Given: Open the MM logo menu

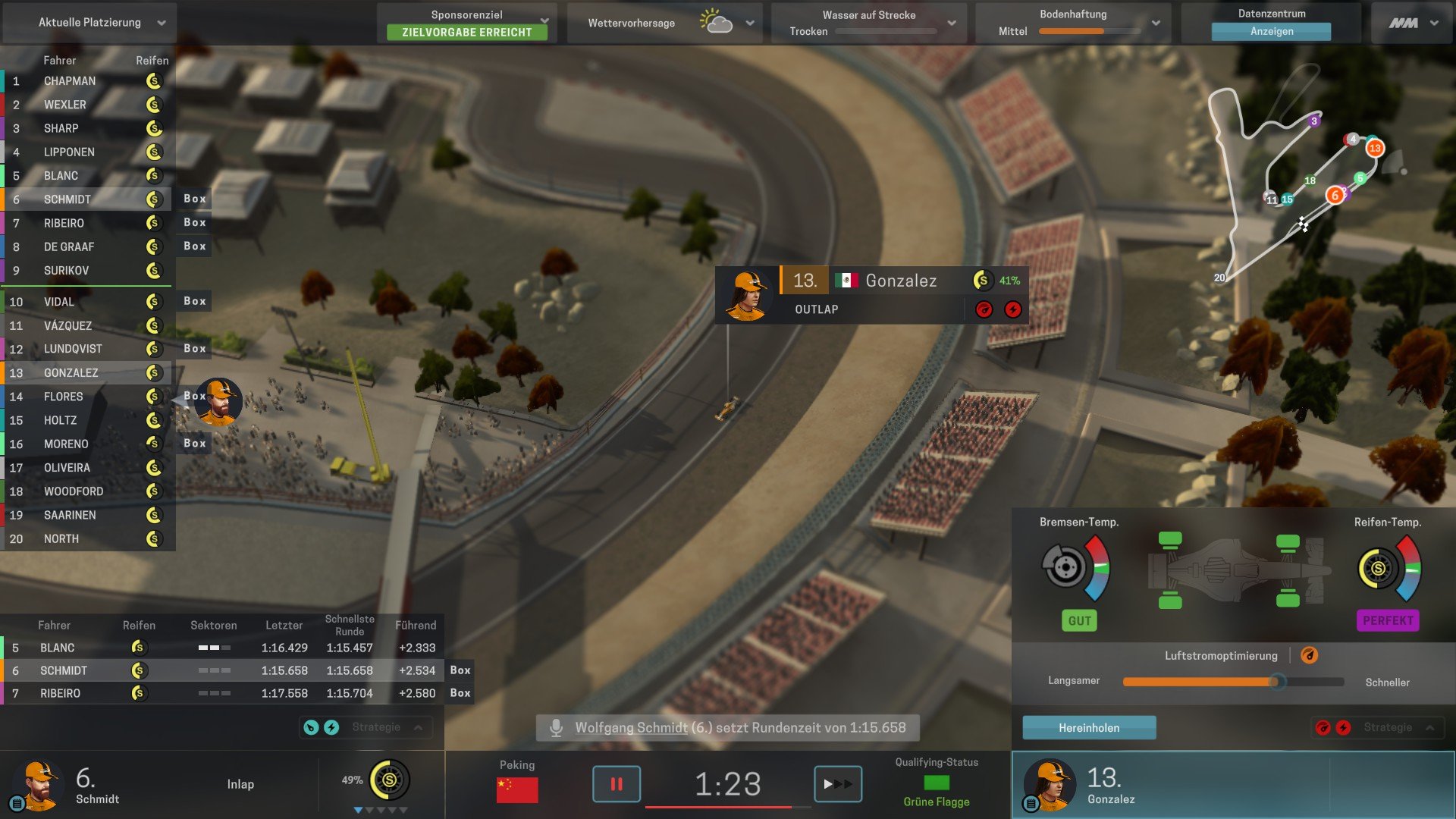Looking at the screenshot, I should (1413, 23).
